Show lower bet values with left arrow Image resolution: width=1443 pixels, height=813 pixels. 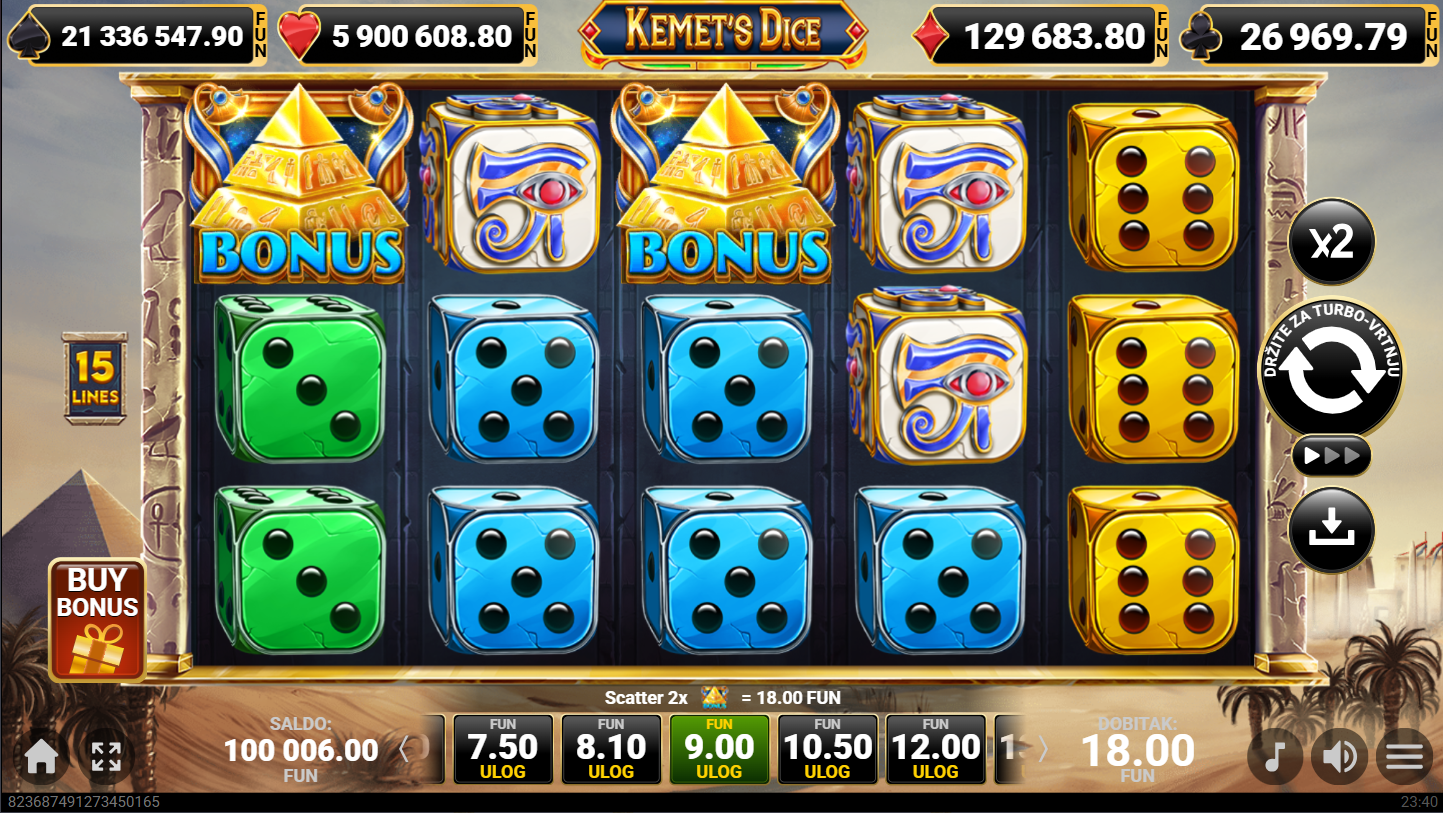[405, 749]
